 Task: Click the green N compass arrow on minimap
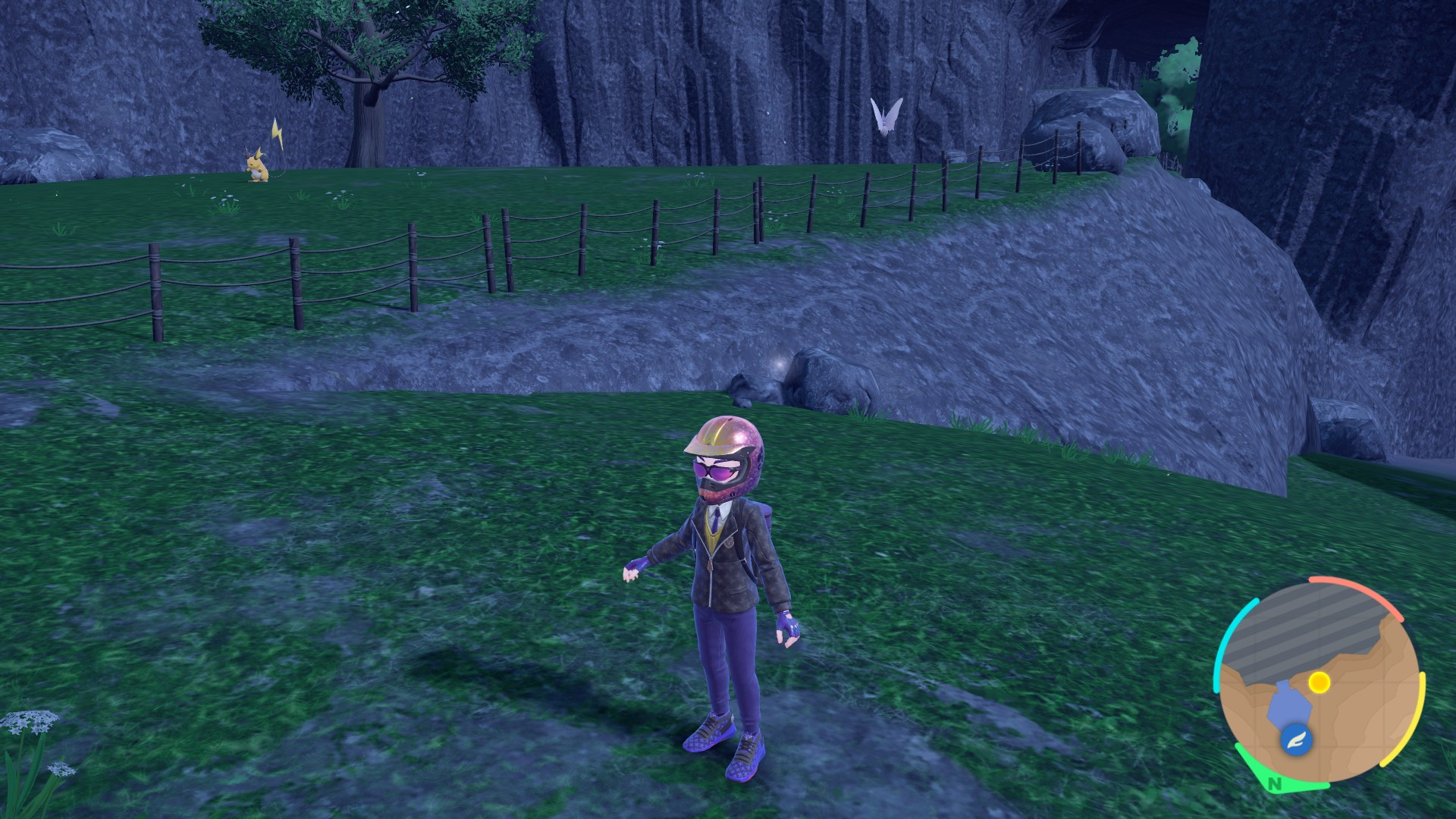click(x=1274, y=784)
